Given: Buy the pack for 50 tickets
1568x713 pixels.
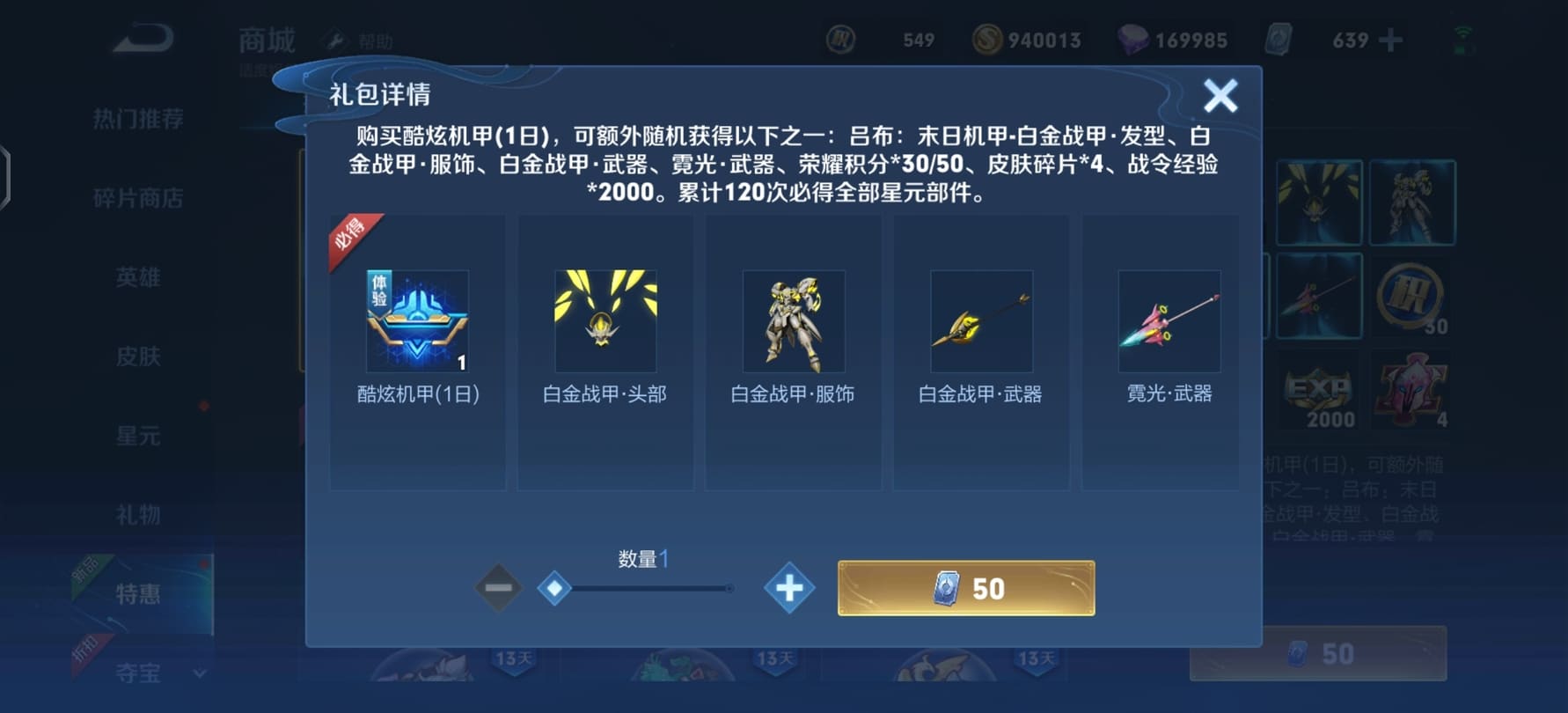Looking at the screenshot, I should [966, 588].
